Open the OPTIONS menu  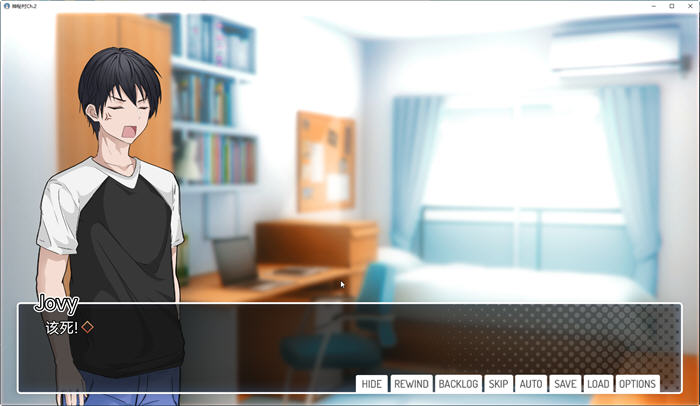pyautogui.click(x=637, y=384)
